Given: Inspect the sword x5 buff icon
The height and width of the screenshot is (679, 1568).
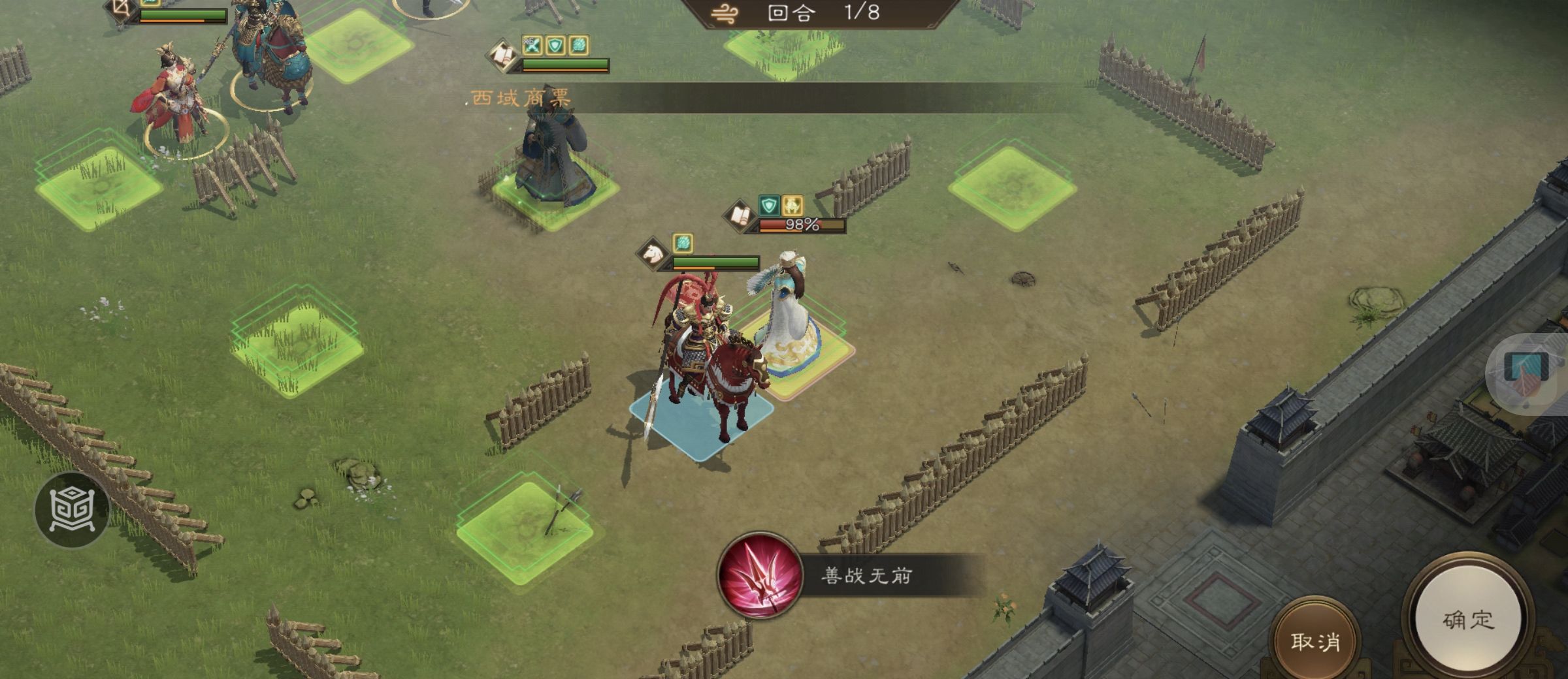Looking at the screenshot, I should click(532, 45).
